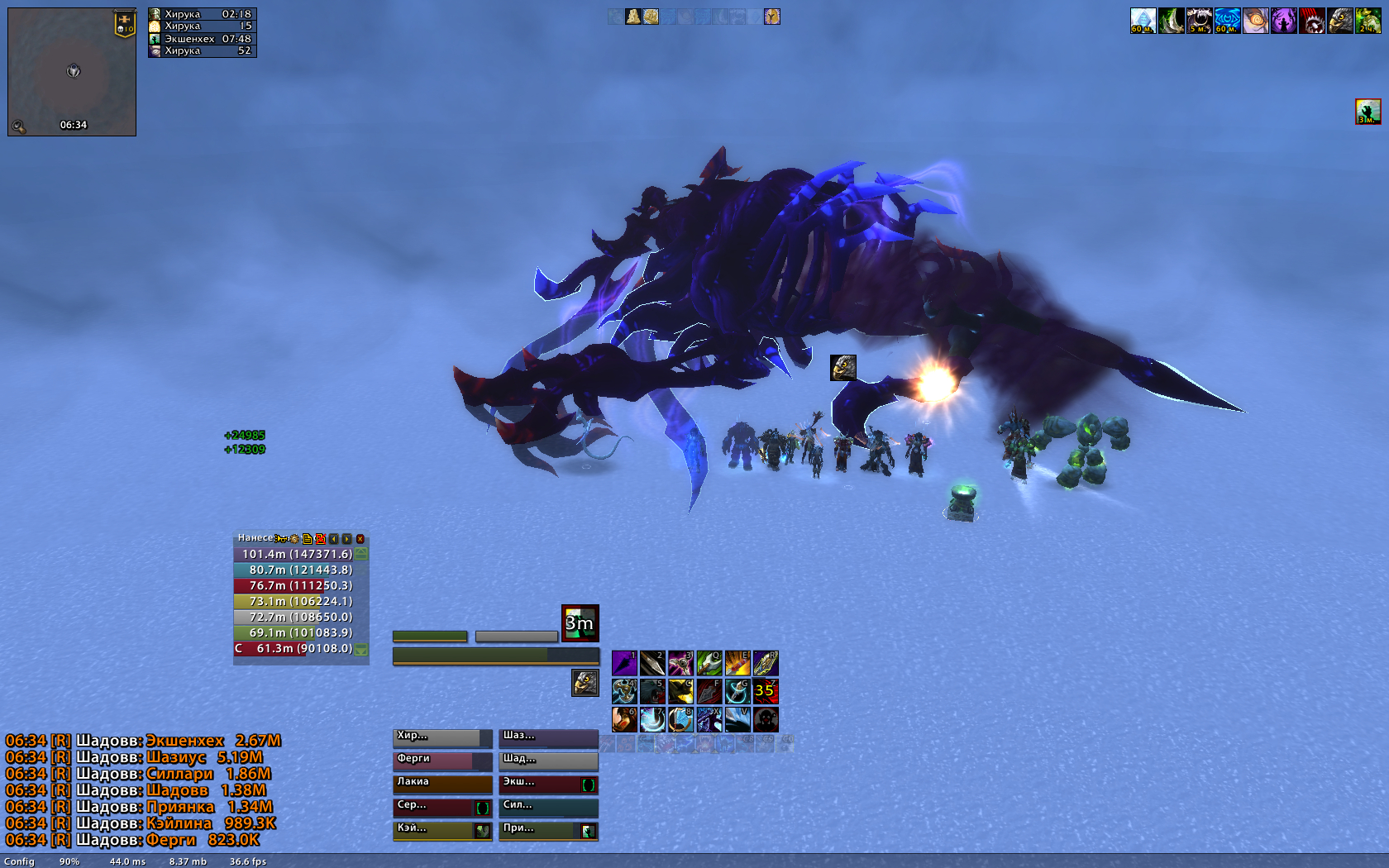Open damage meter gear settings
Viewport: 1389px width, 868px height.
pos(294,538)
